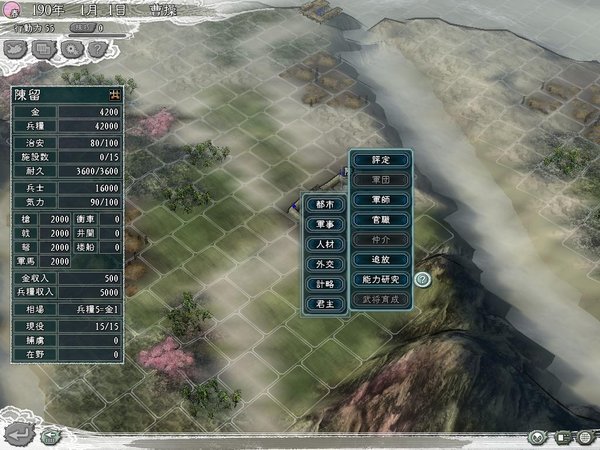Click the return arrow button at bottom left
This screenshot has width=600, height=450.
[x=18, y=434]
